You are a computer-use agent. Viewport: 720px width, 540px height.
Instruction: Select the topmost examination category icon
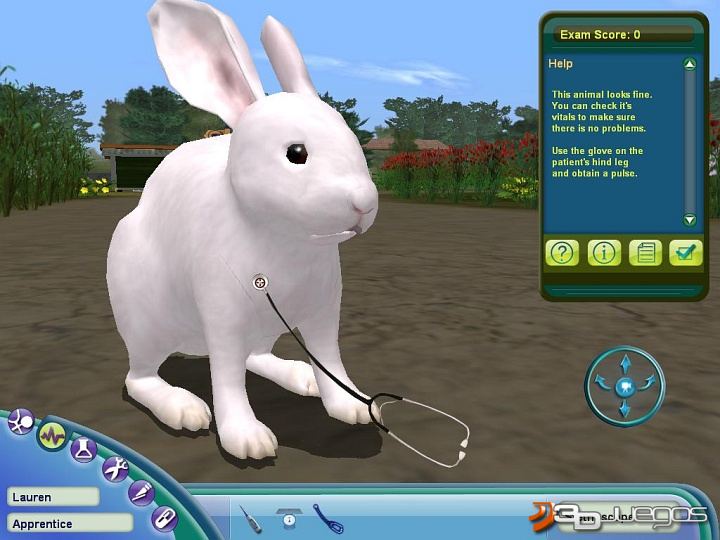coord(19,423)
